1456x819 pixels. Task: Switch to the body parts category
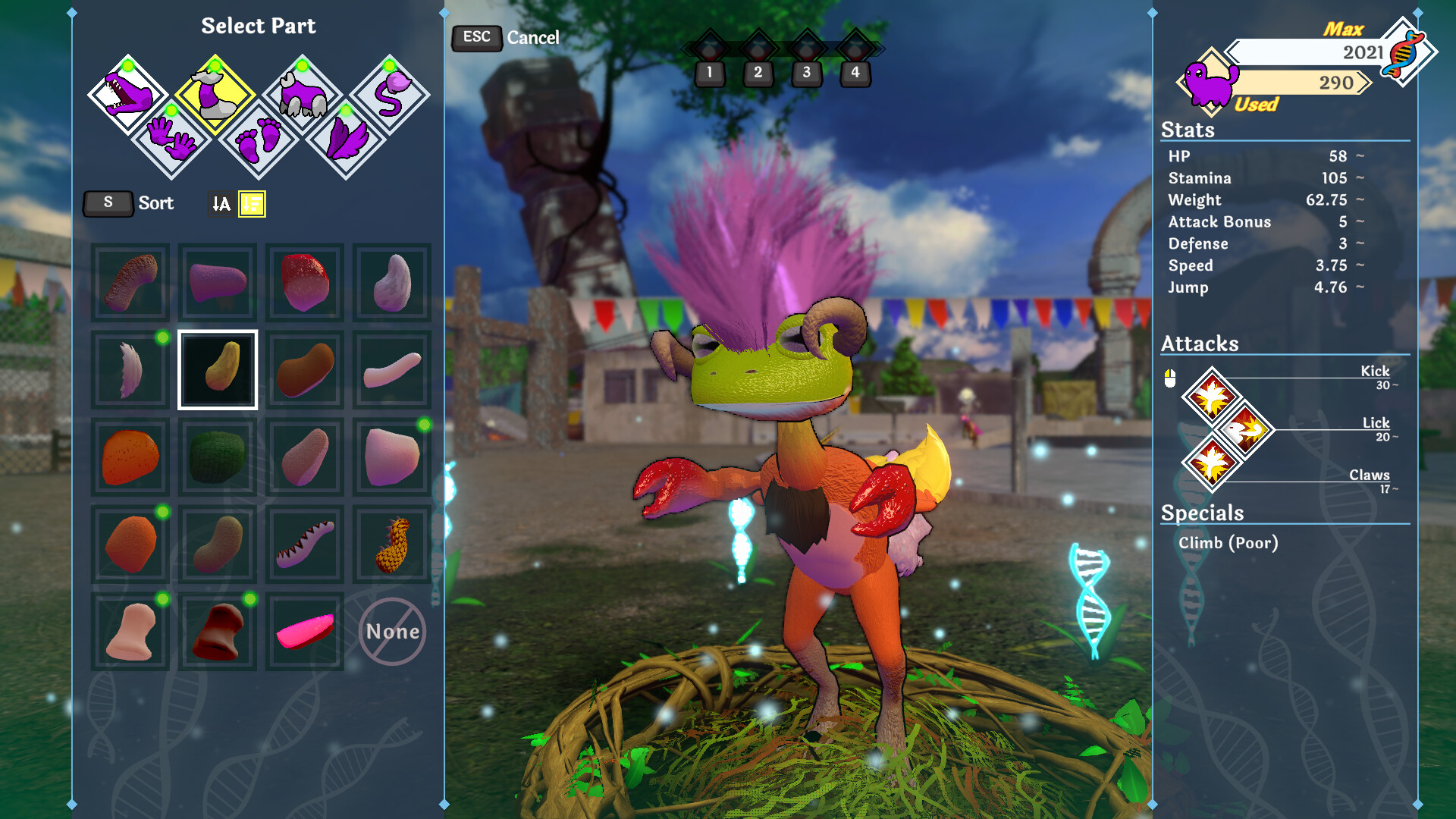point(302,95)
